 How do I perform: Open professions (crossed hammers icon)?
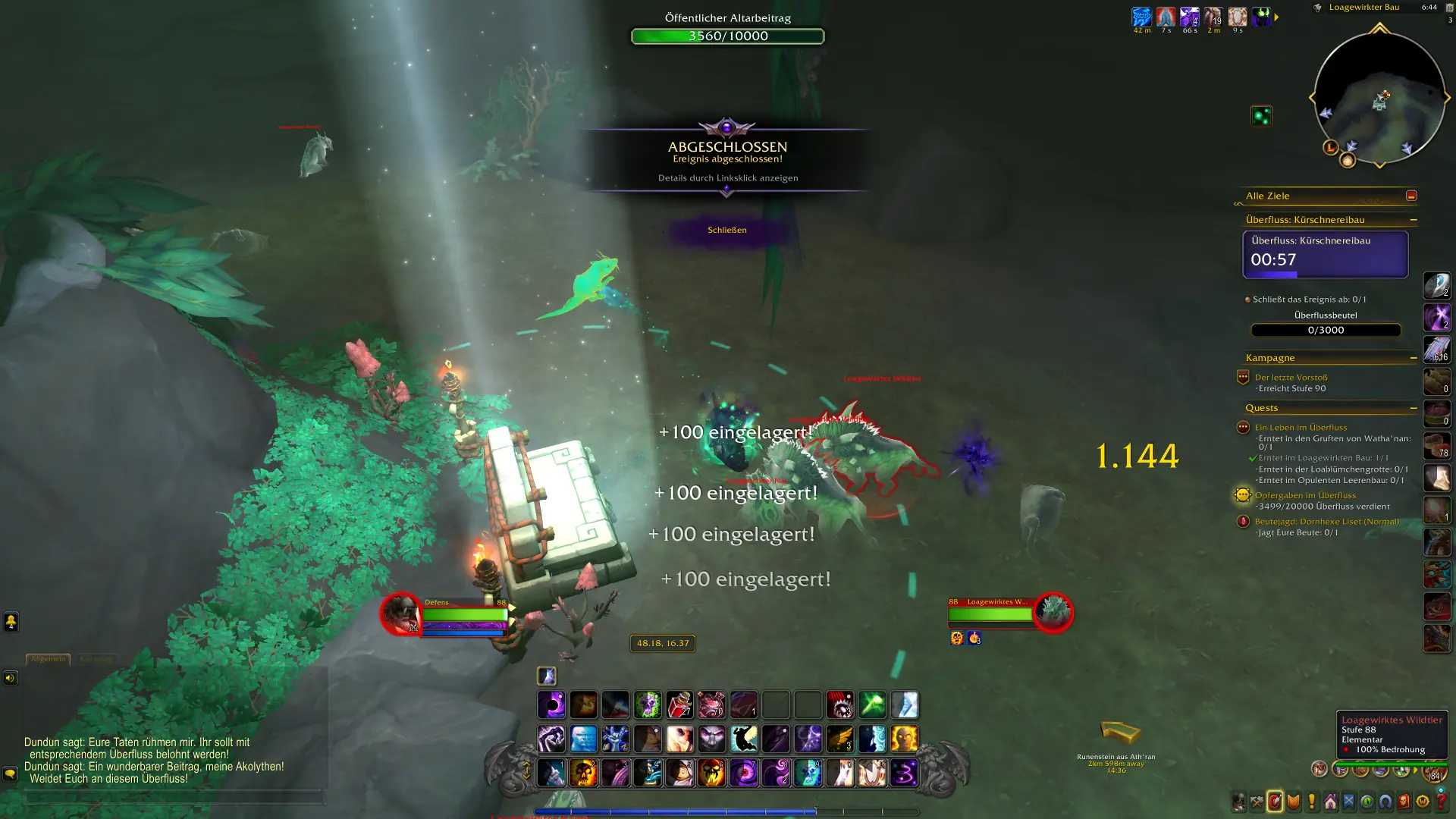[1257, 802]
